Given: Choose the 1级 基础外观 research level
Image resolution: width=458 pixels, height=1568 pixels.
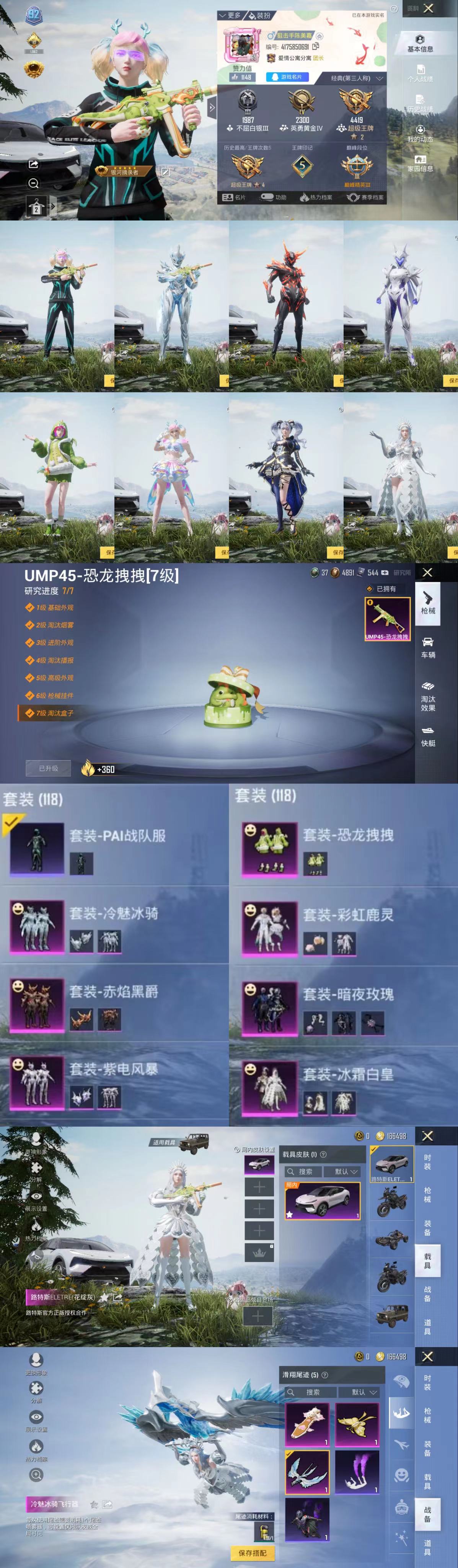Looking at the screenshot, I should click(54, 608).
